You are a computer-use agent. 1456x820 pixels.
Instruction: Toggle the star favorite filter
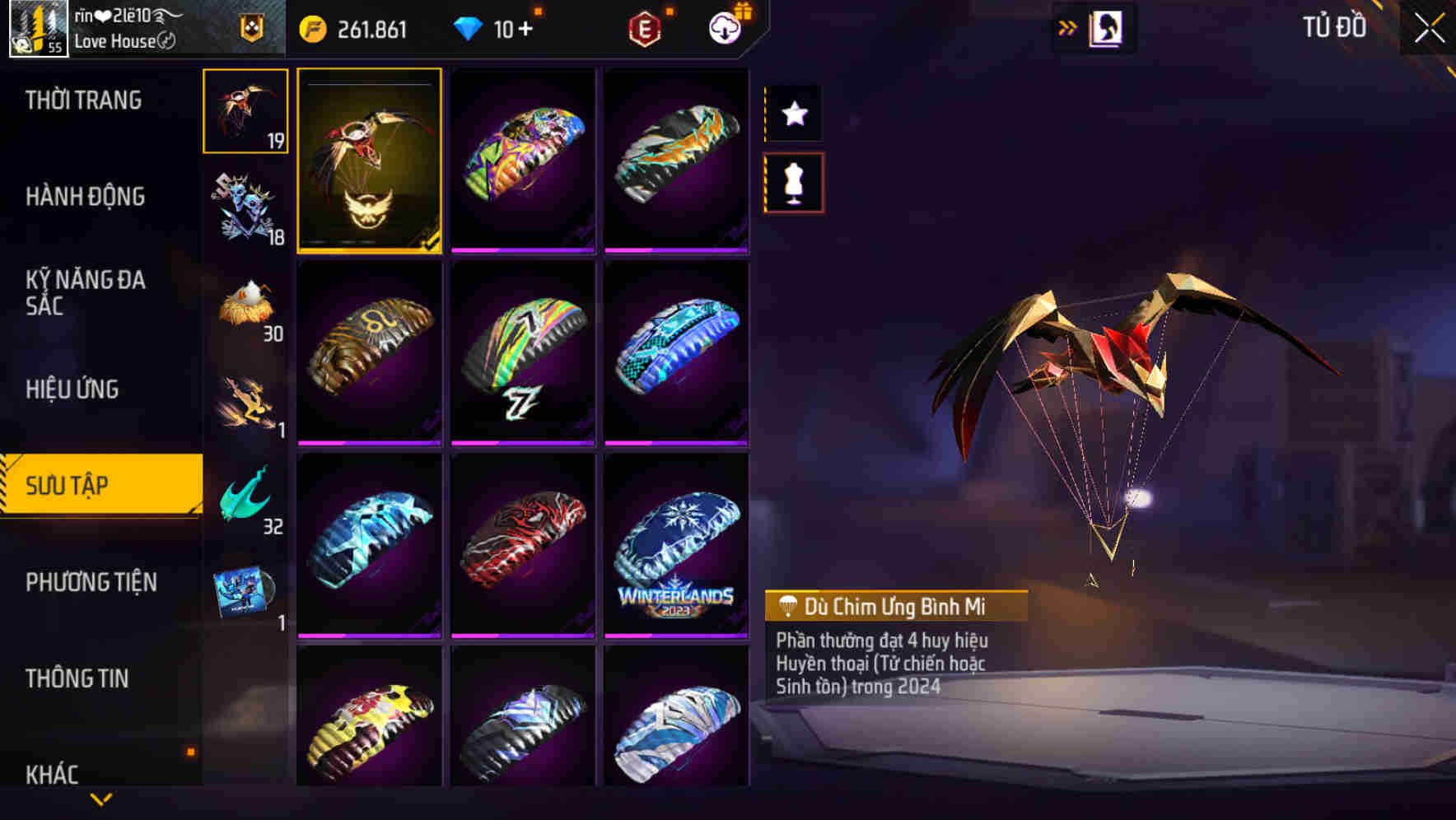tap(793, 114)
